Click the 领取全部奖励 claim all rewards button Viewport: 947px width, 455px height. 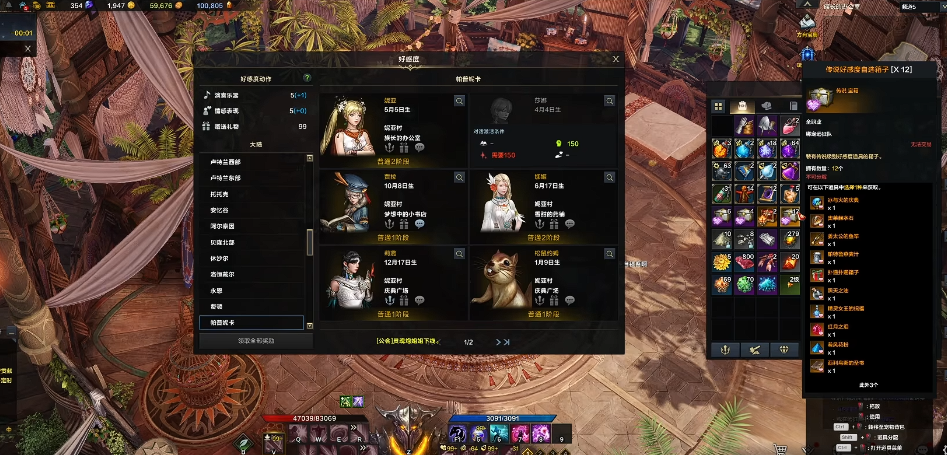[255, 341]
